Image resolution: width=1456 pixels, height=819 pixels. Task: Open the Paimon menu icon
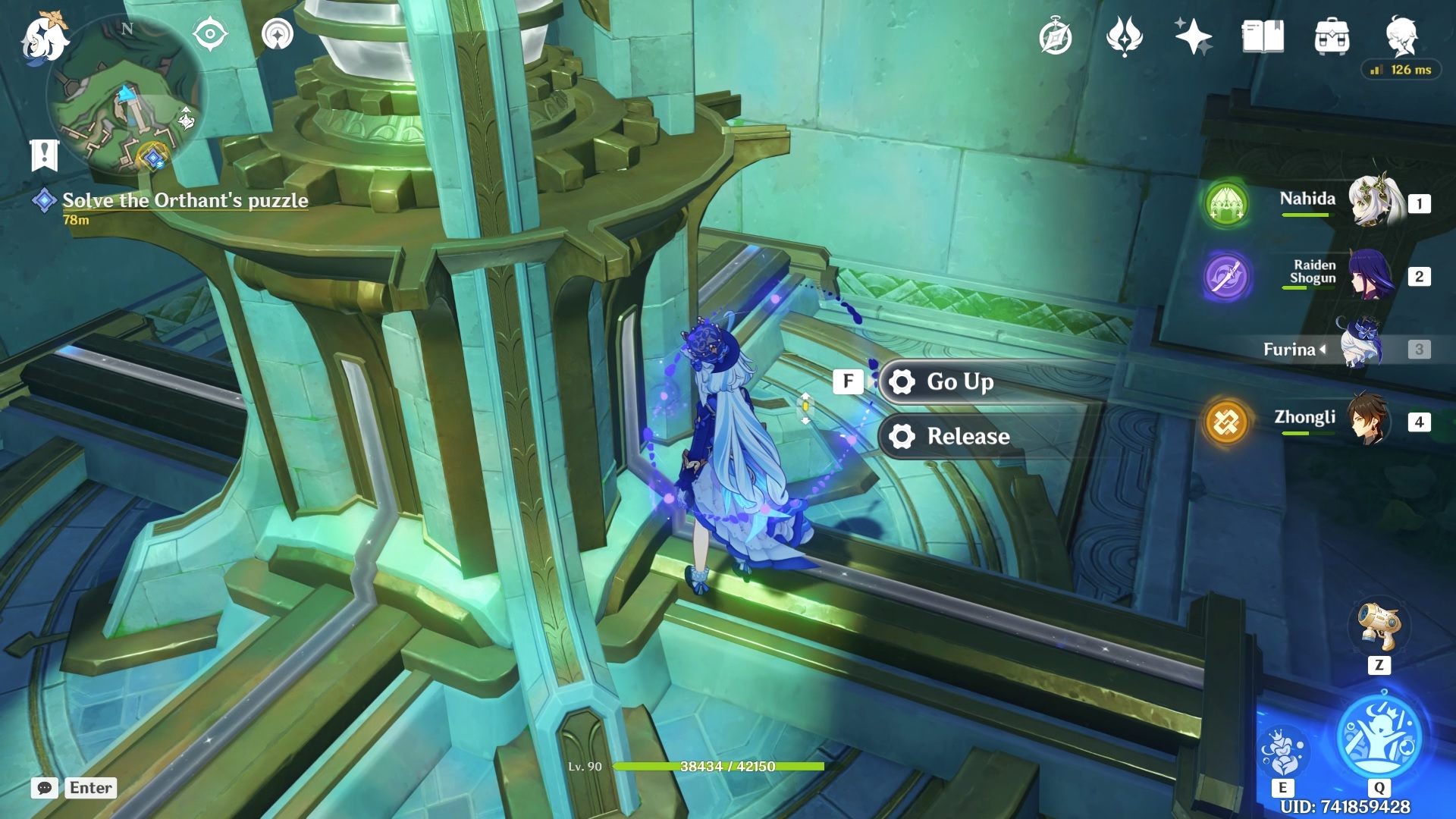(x=44, y=38)
